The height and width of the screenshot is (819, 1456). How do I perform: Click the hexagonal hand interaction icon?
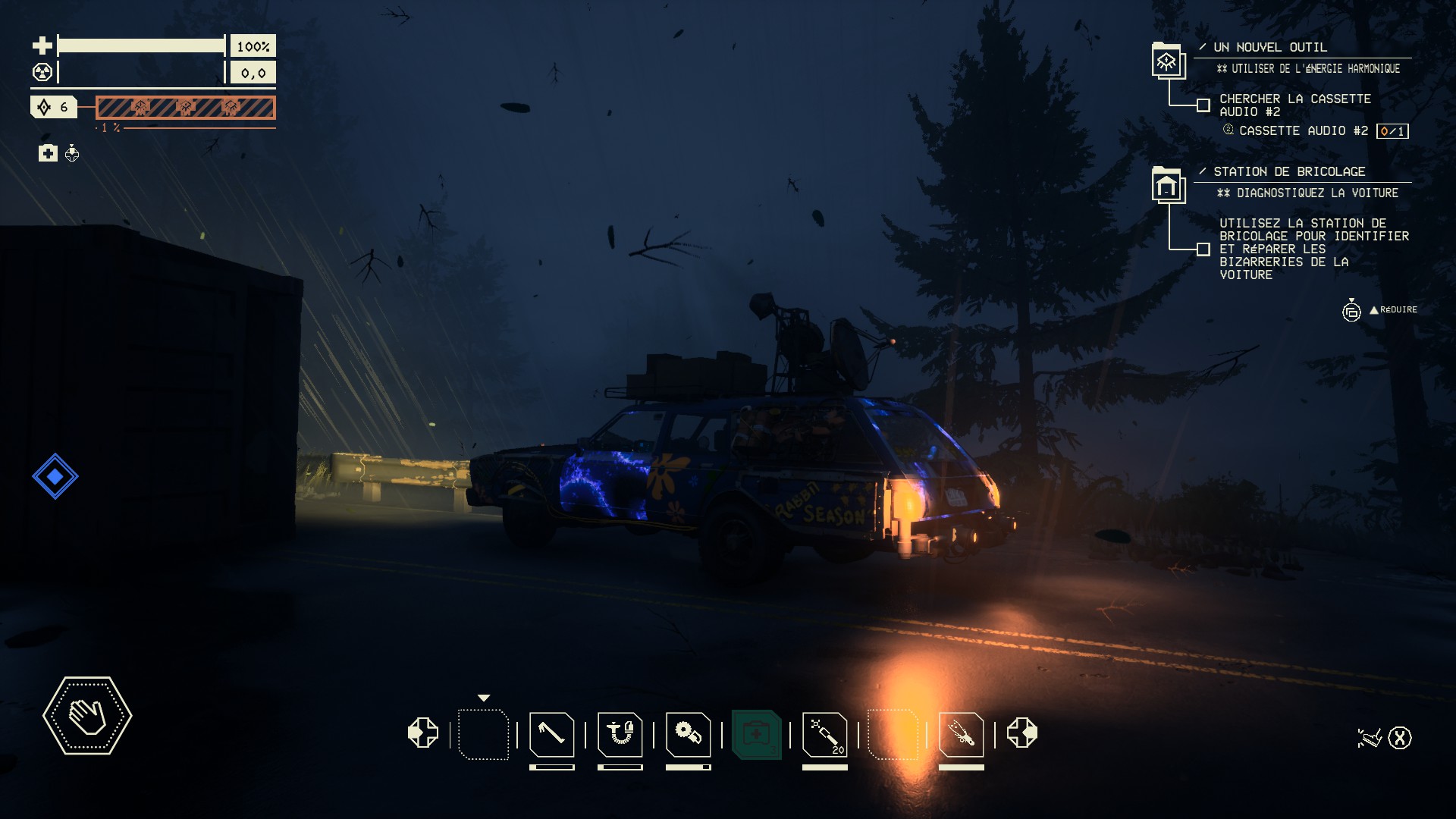[87, 715]
